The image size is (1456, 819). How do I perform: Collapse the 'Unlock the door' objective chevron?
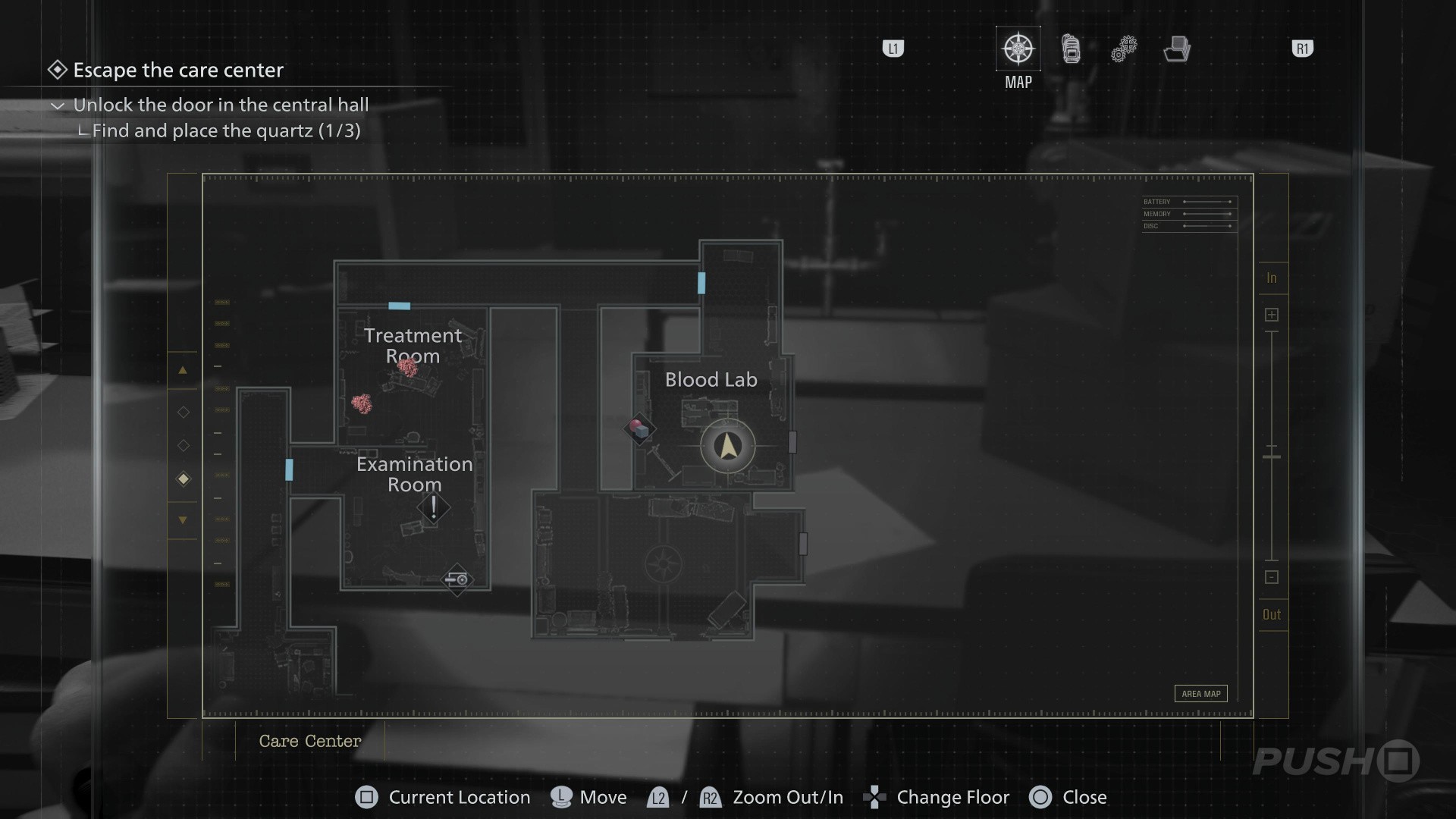pyautogui.click(x=58, y=105)
